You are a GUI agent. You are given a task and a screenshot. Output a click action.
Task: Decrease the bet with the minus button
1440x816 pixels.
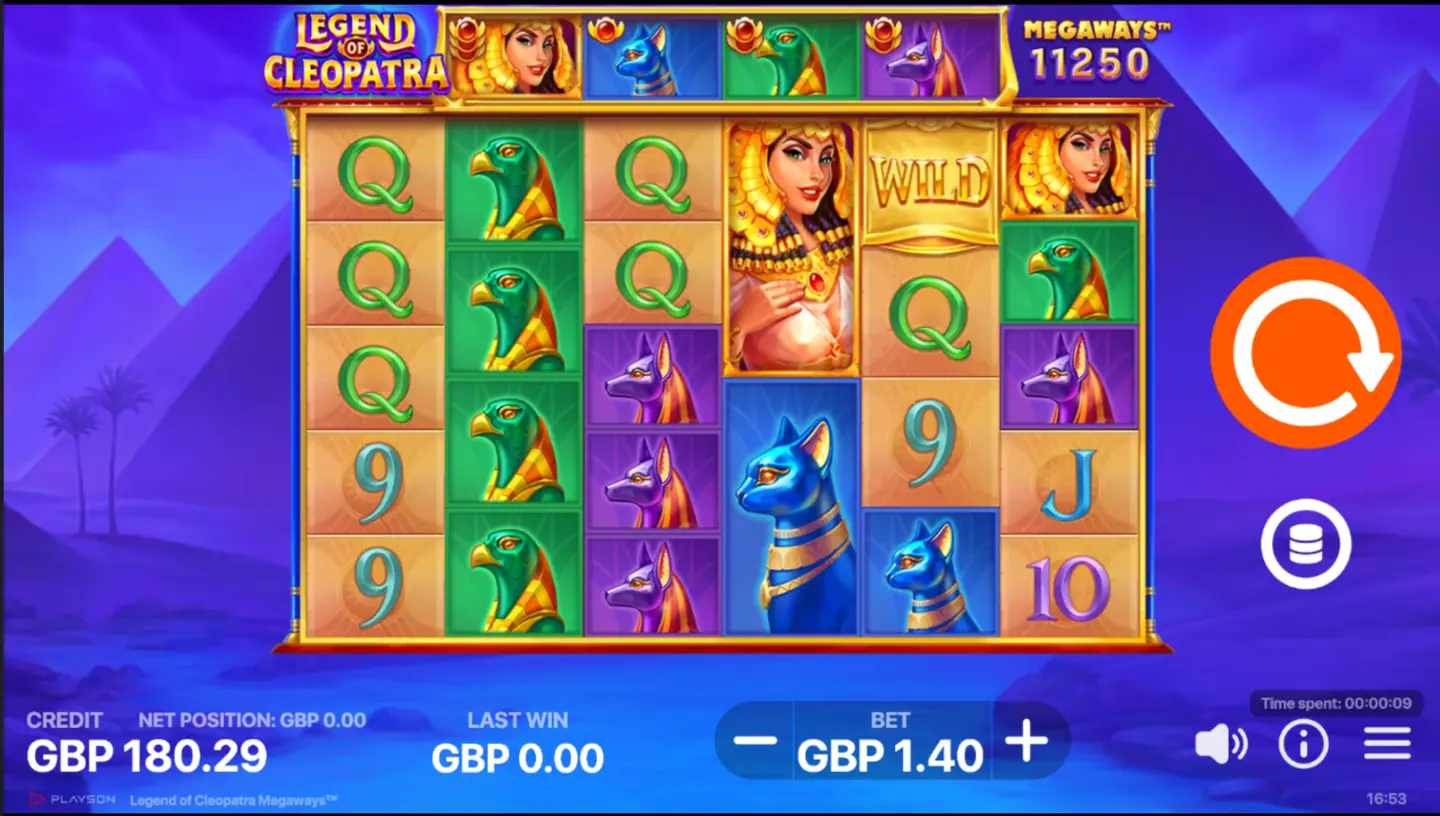(x=757, y=742)
